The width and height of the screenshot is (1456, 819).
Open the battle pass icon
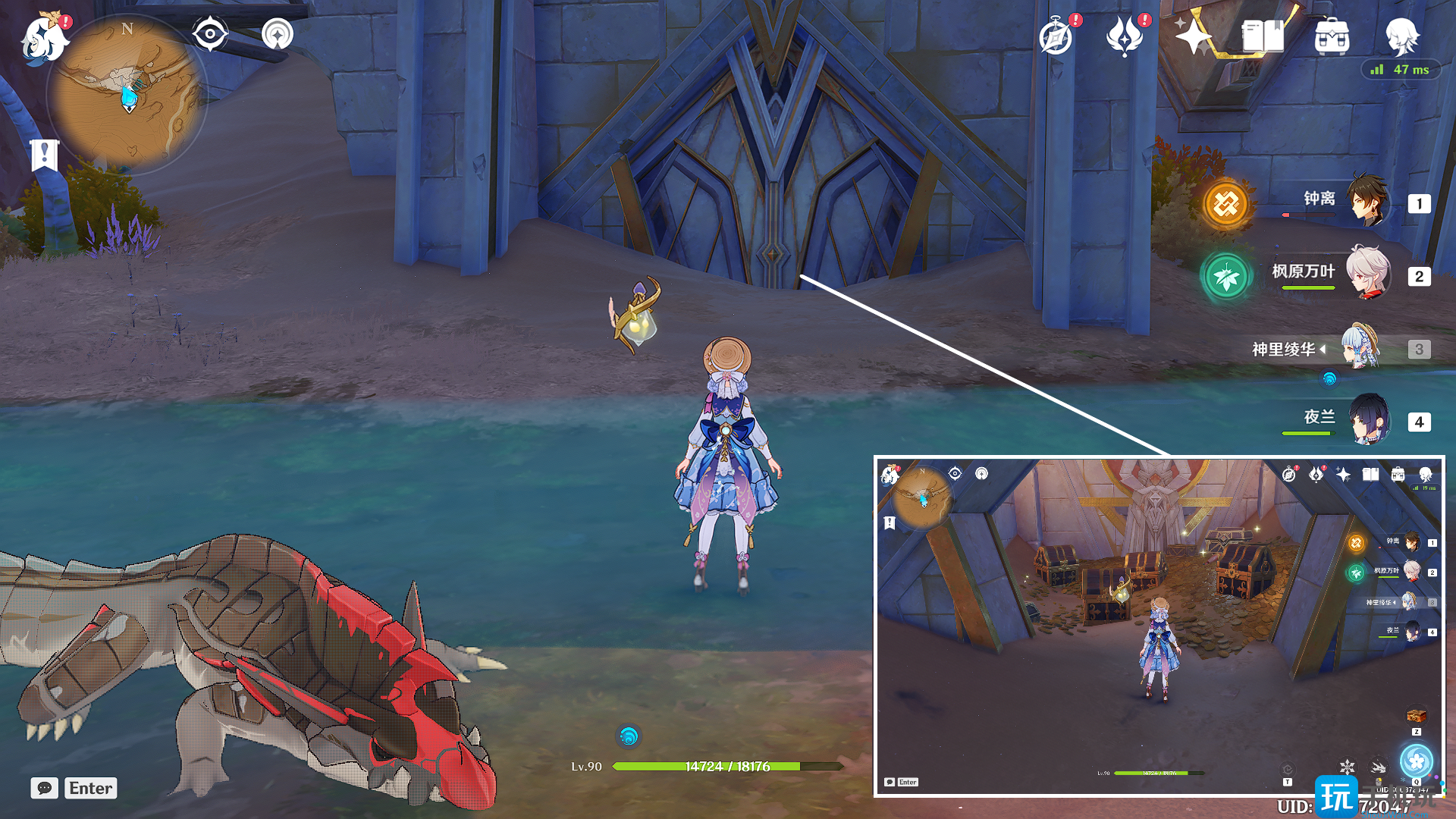1125,36
